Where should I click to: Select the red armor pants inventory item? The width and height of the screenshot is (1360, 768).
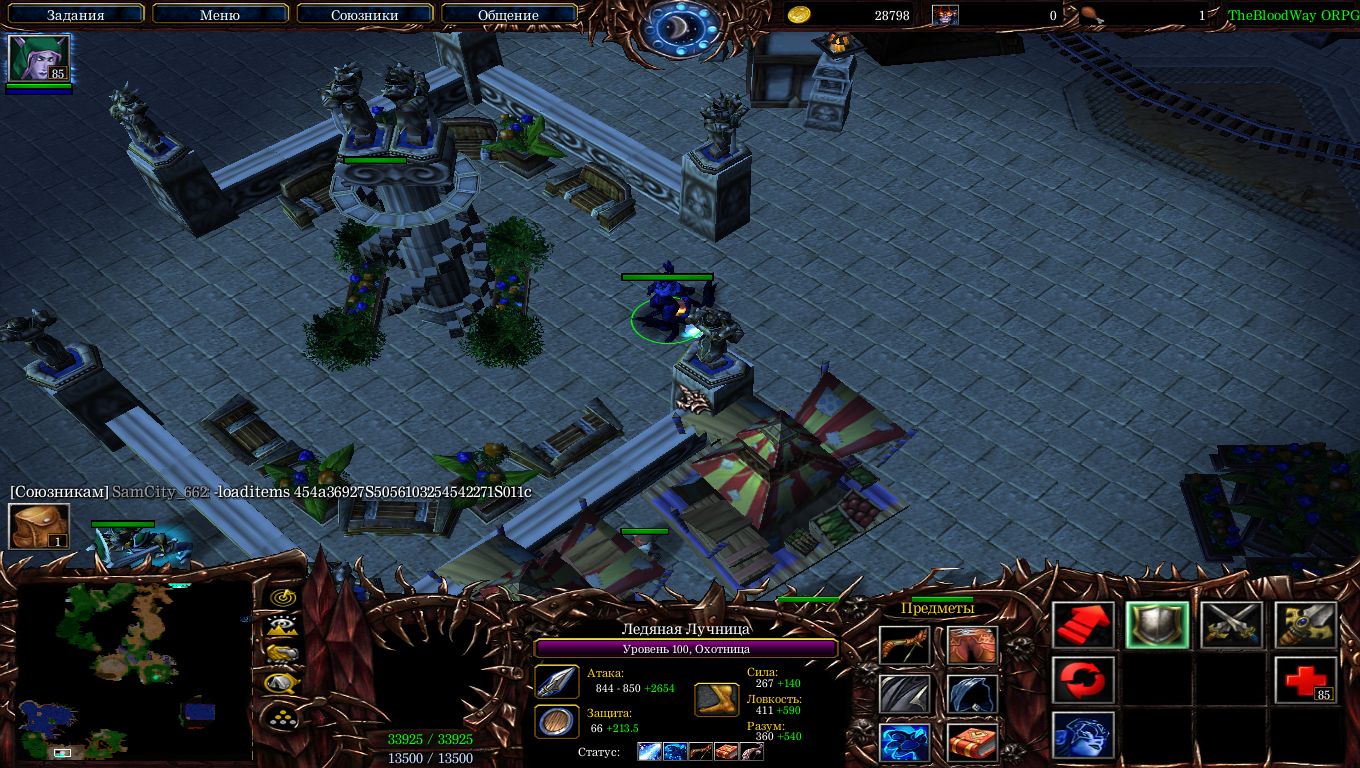[972, 646]
